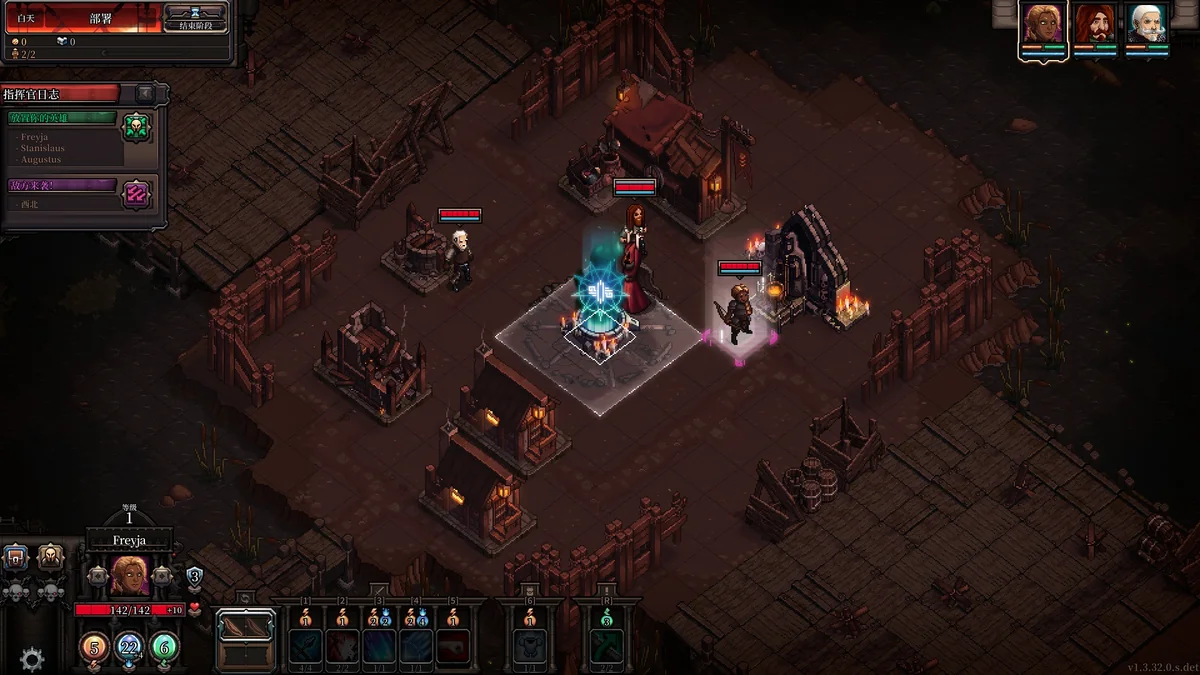Click the 结束阶段 end phase button
Screen dimensions: 1200x675
point(195,18)
